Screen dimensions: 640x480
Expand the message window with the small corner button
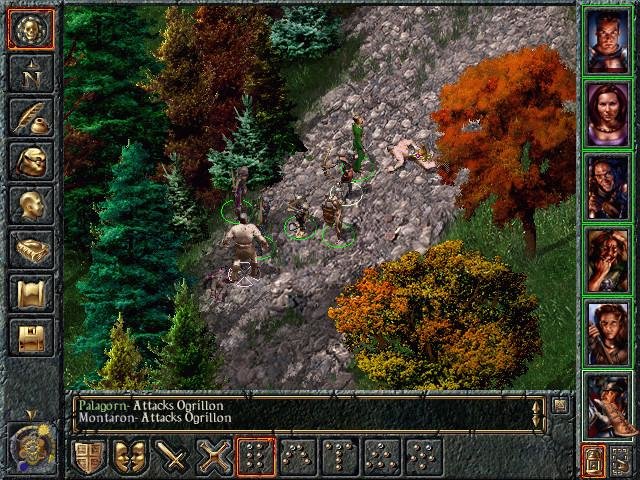[560, 405]
